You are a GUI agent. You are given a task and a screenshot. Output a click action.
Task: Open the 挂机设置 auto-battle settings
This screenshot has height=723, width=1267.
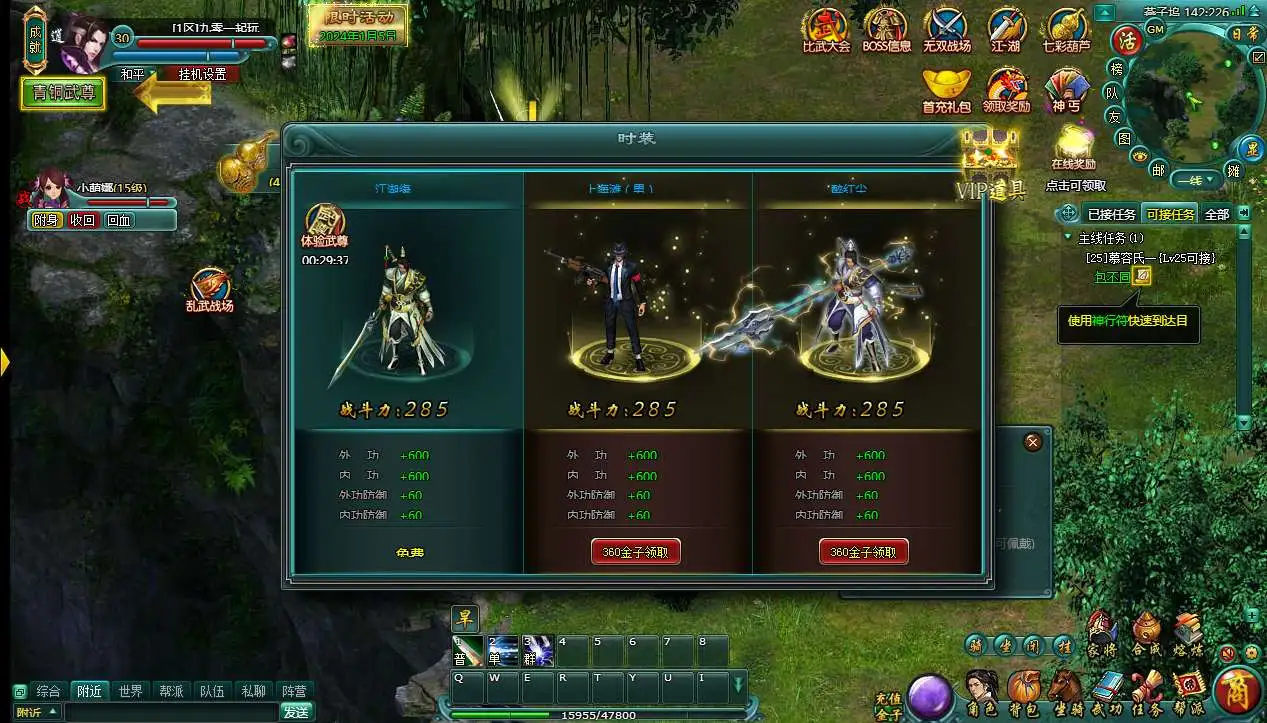click(x=203, y=74)
